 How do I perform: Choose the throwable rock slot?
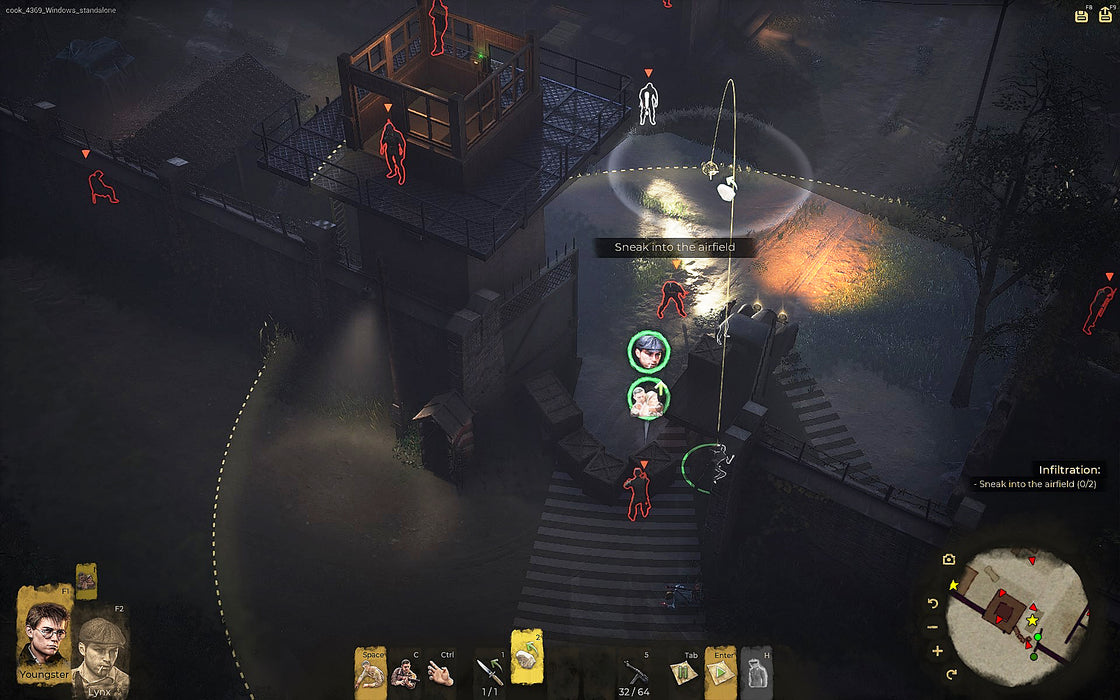[526, 662]
